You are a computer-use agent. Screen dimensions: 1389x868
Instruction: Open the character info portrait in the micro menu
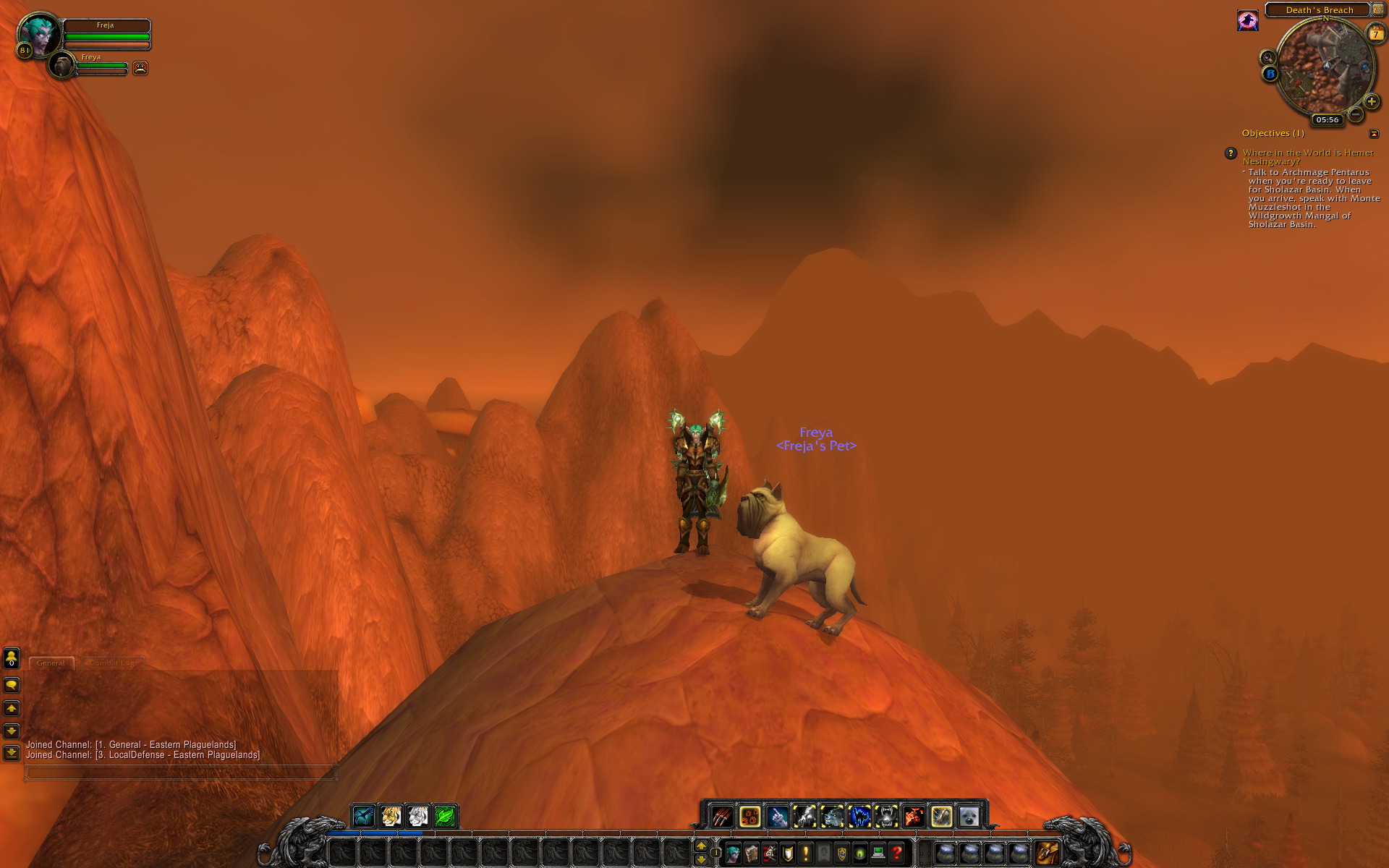(x=734, y=855)
